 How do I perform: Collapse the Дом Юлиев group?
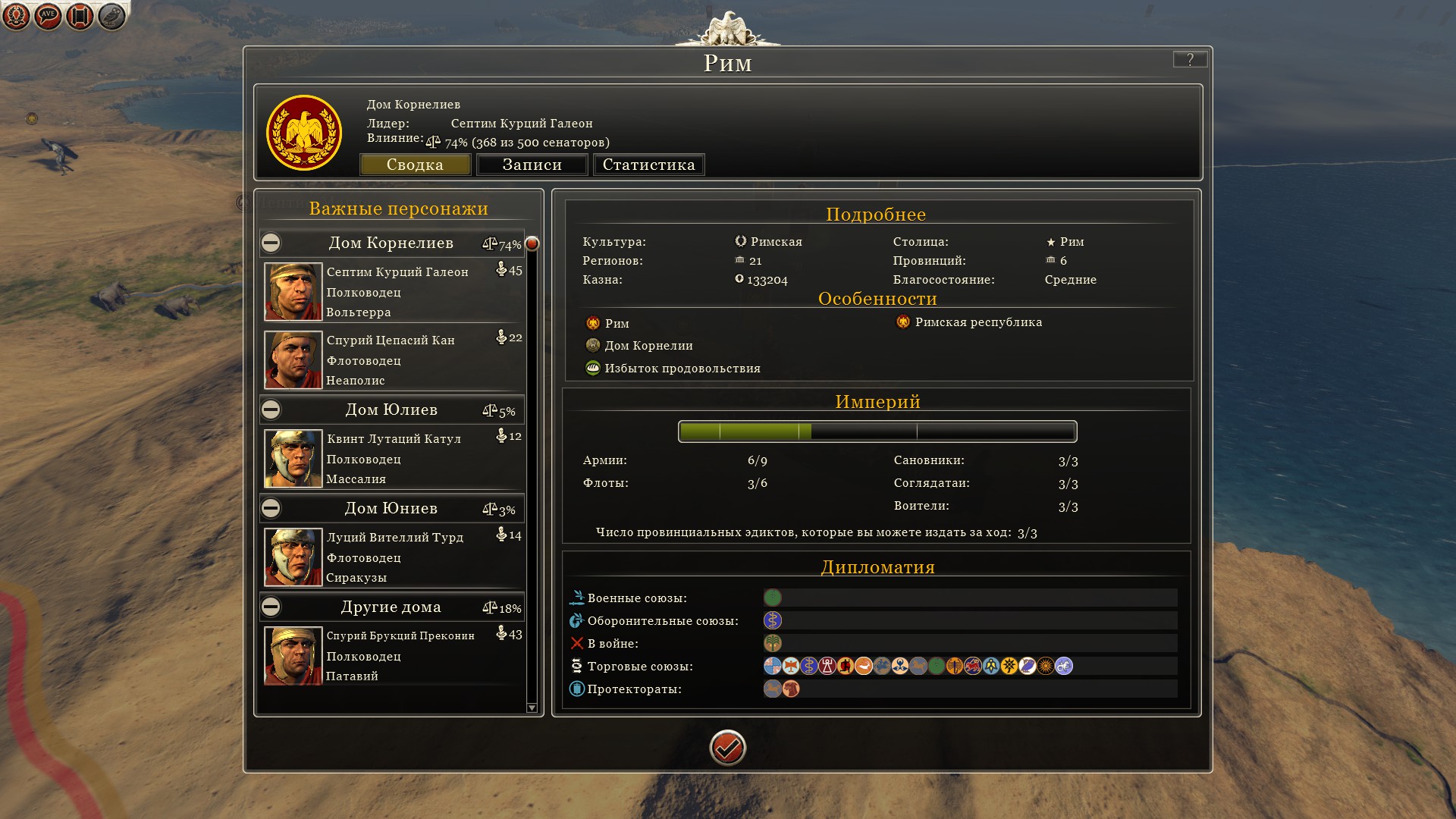coord(271,409)
